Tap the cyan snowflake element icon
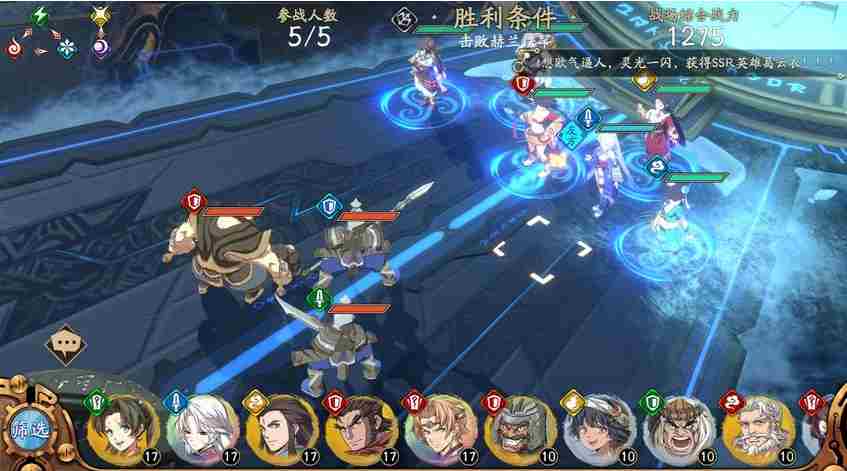 [x=67, y=47]
